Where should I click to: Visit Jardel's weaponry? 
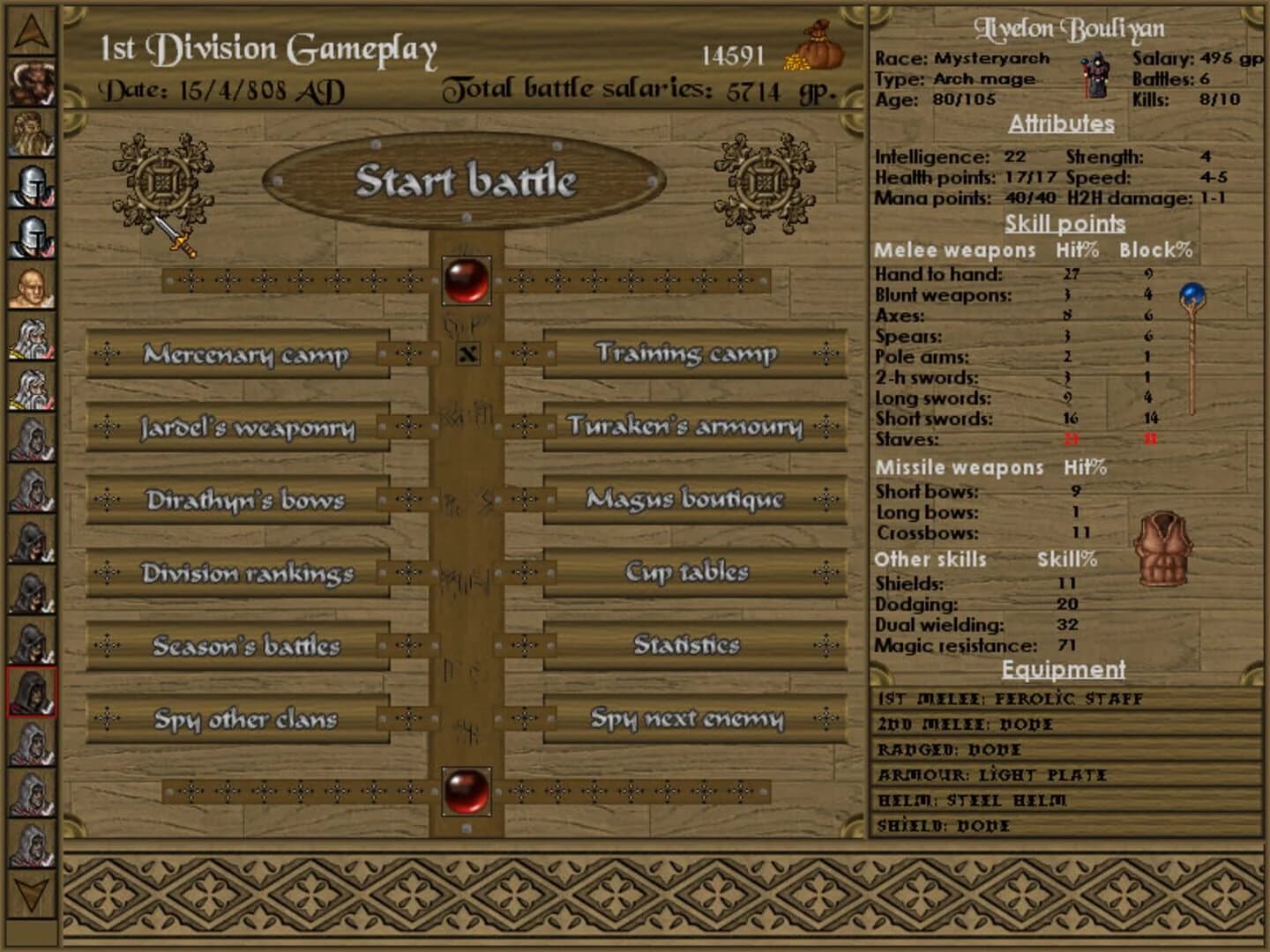point(247,429)
